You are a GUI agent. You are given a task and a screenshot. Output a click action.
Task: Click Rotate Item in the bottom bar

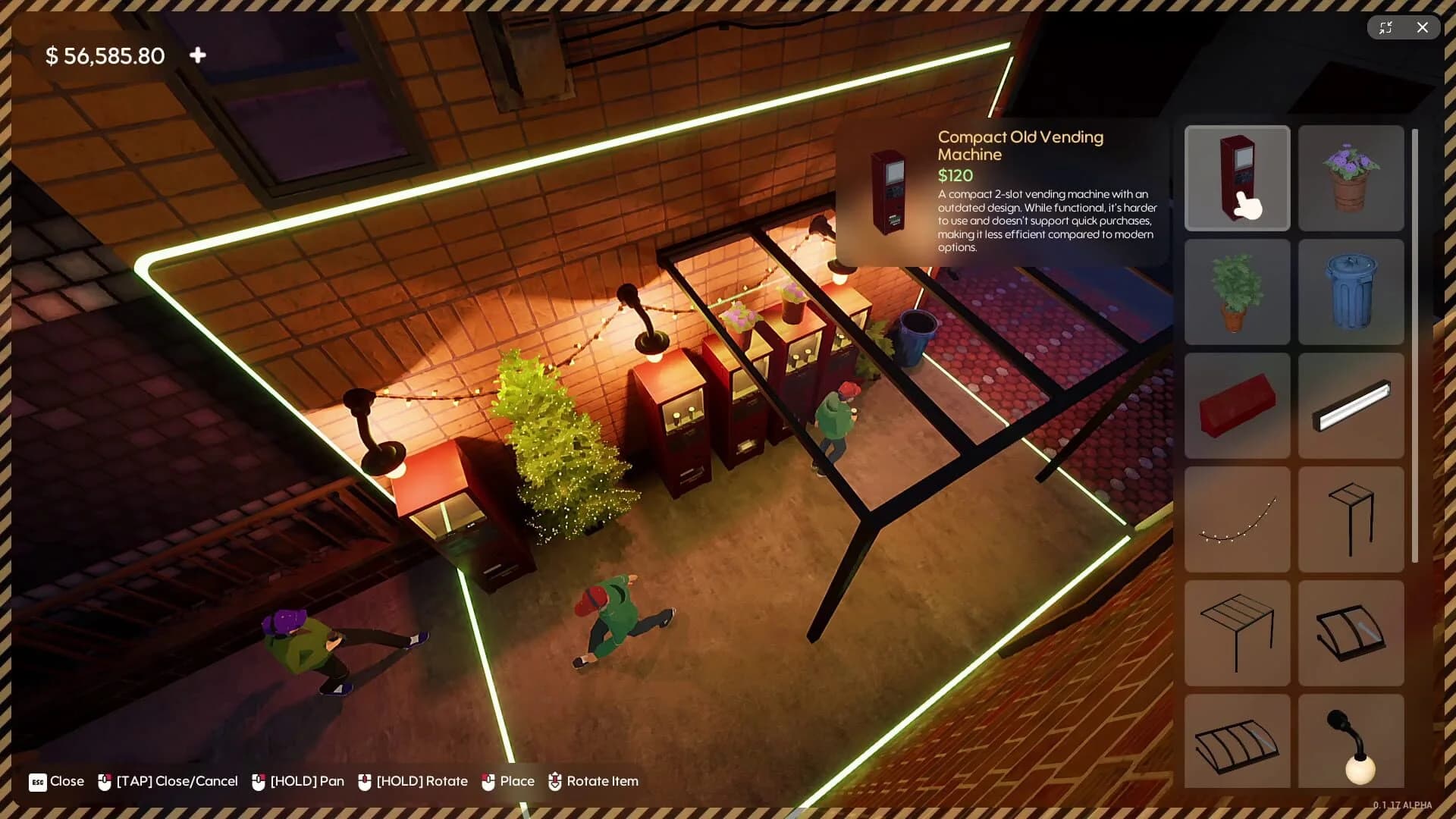click(x=604, y=780)
